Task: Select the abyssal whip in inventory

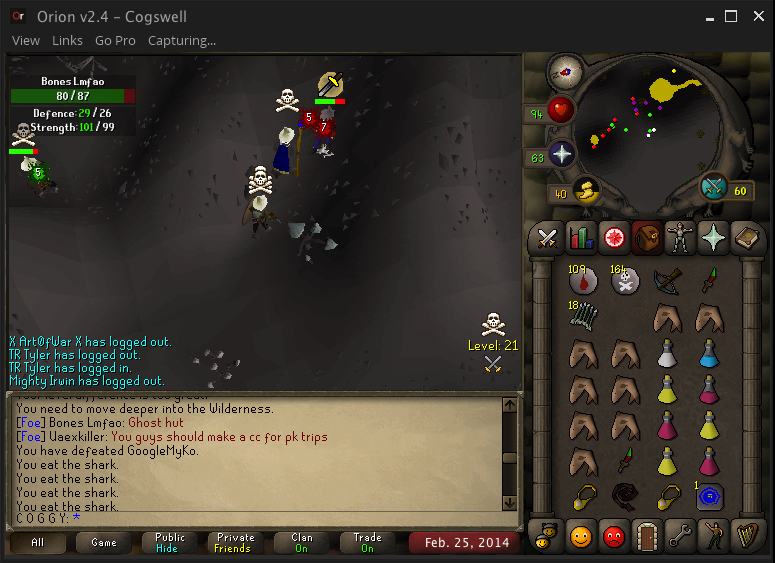Action: [x=626, y=496]
